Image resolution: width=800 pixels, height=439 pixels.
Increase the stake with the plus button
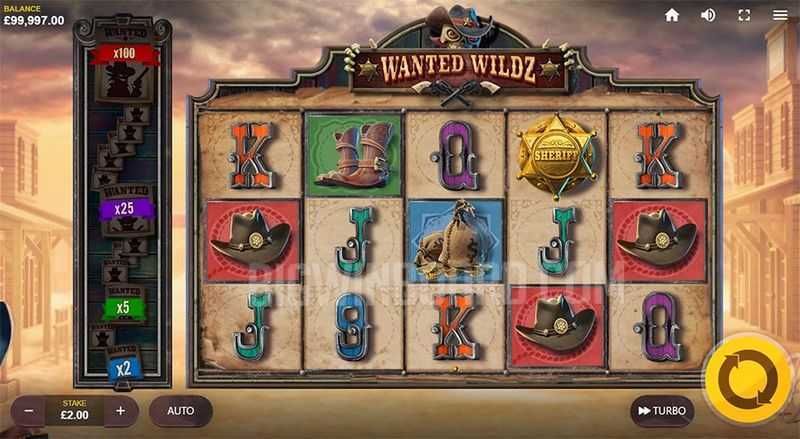pos(121,411)
